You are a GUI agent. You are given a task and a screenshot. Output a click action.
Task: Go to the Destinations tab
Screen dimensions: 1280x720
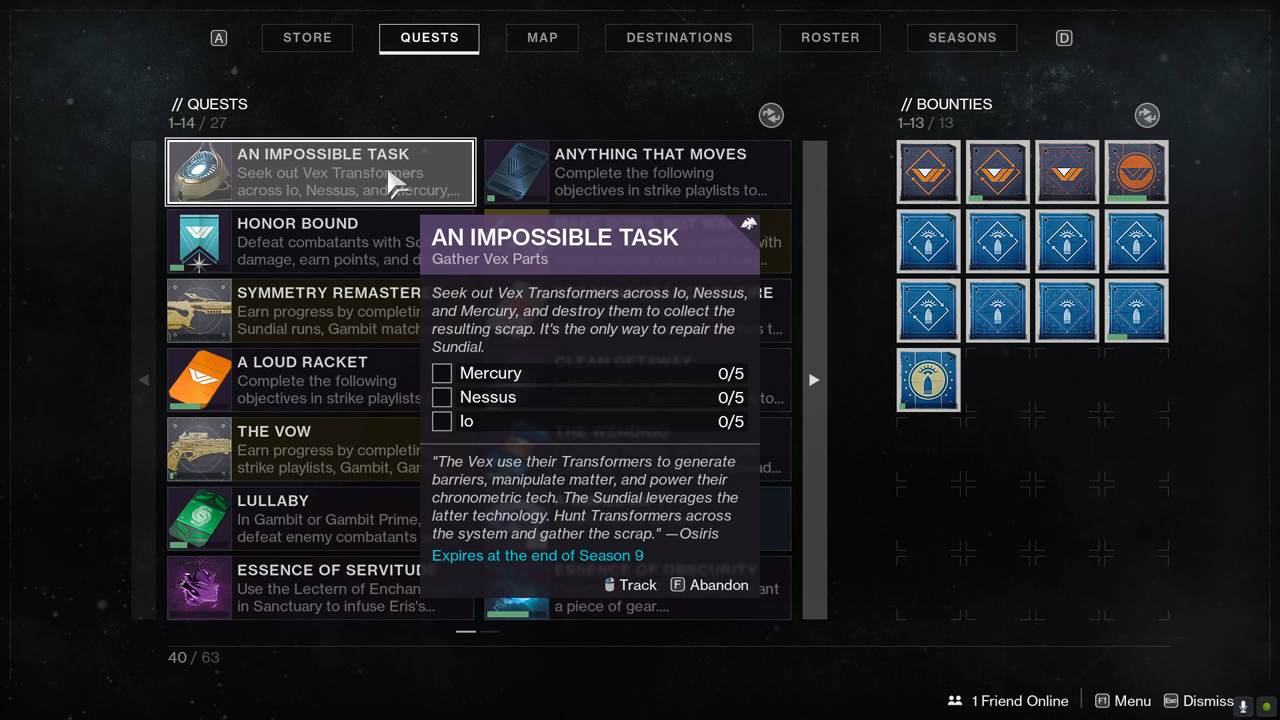pos(679,38)
